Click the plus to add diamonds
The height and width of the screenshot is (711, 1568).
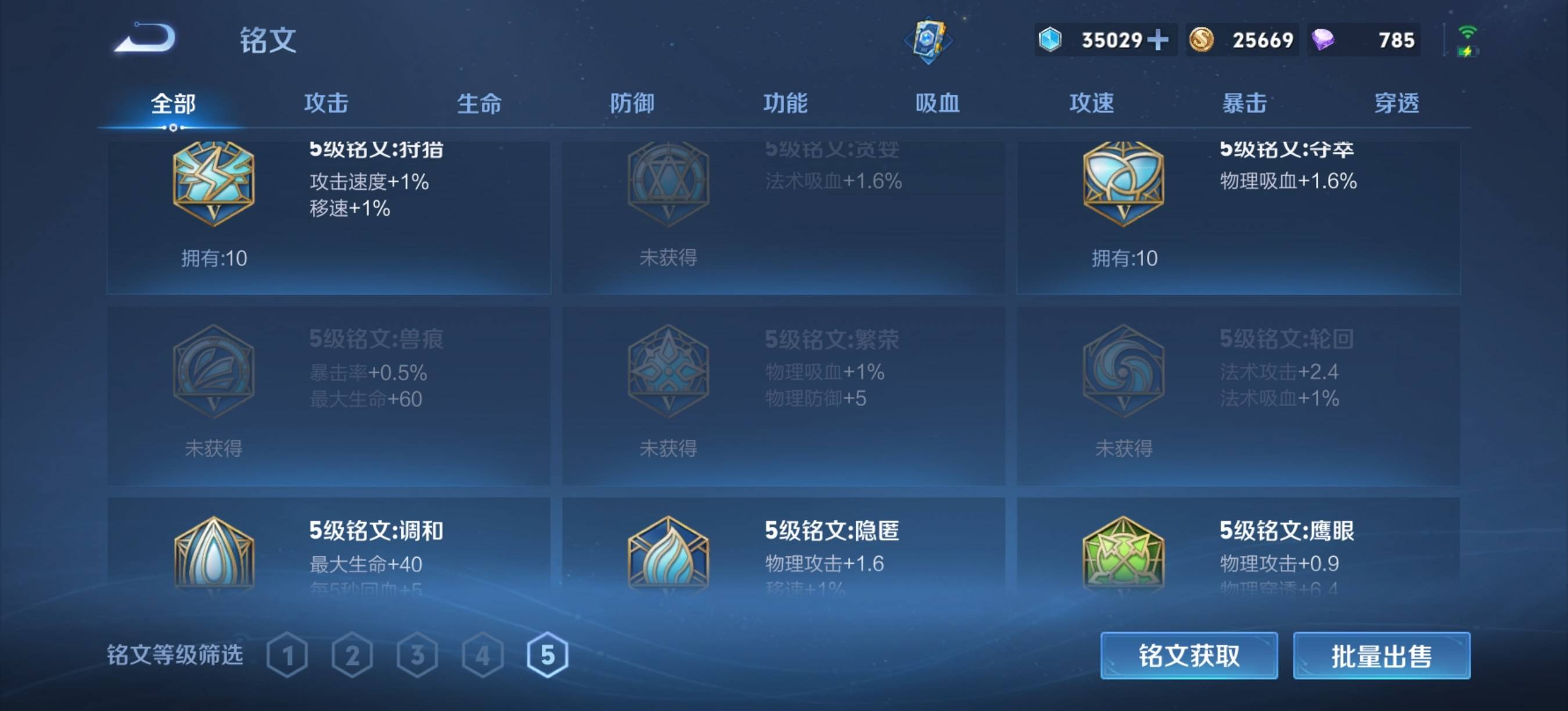(1160, 39)
